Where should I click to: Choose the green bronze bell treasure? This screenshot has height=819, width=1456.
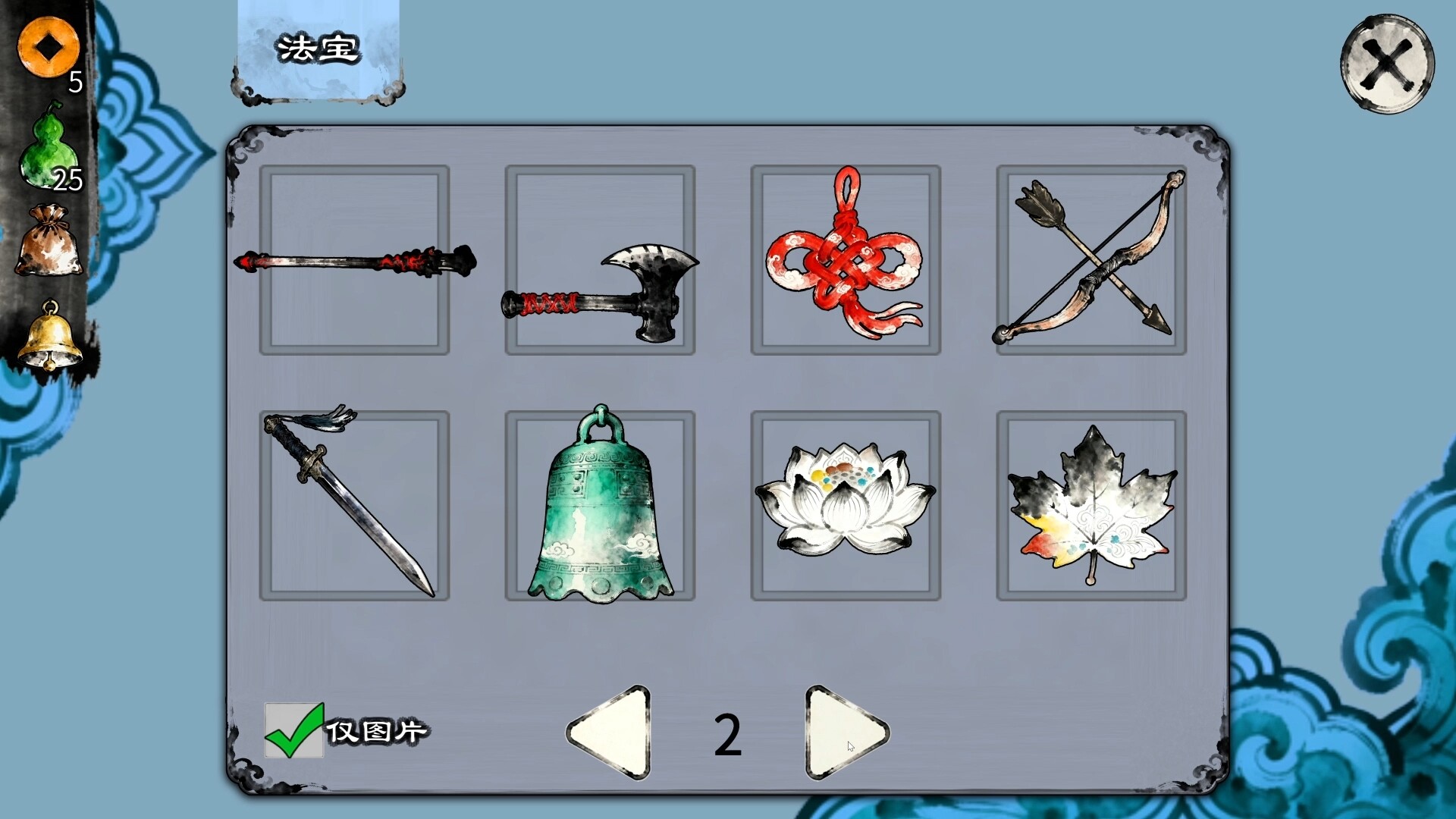(600, 506)
